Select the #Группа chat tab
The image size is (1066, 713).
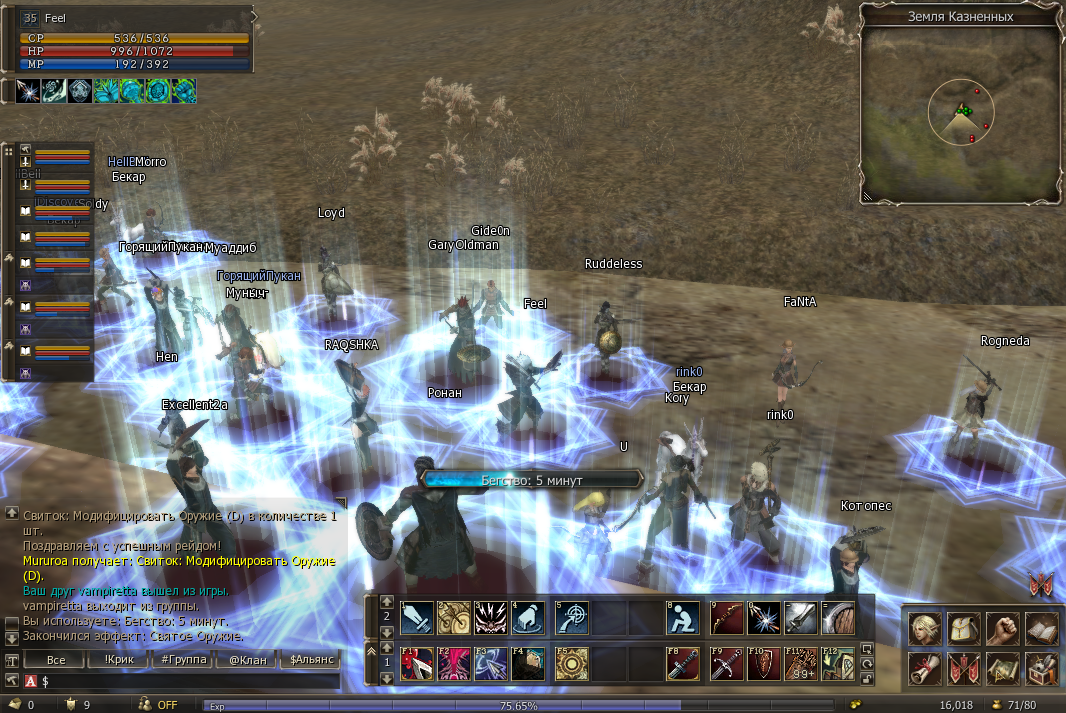(184, 660)
